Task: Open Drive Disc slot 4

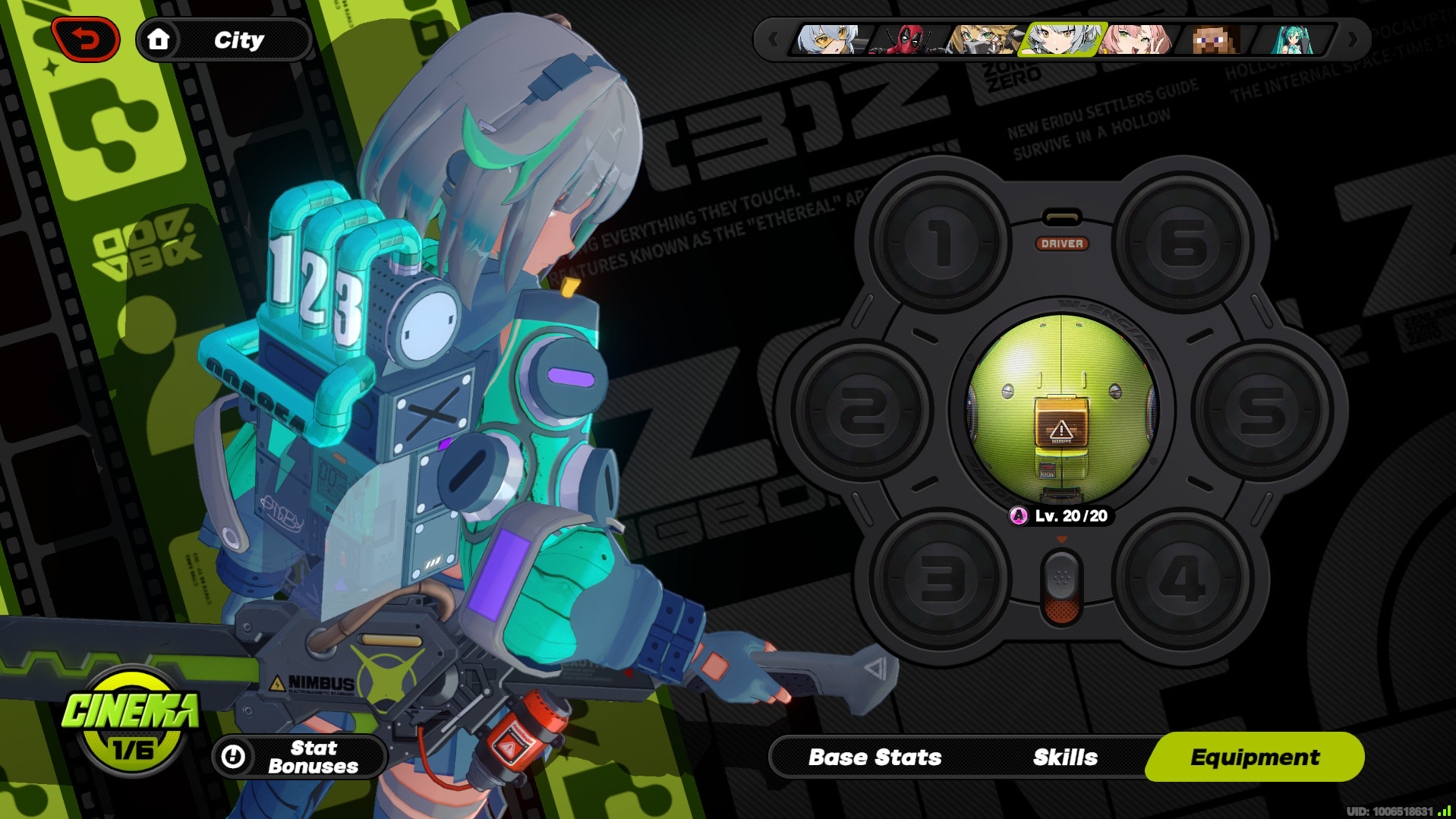Action: tap(1183, 577)
